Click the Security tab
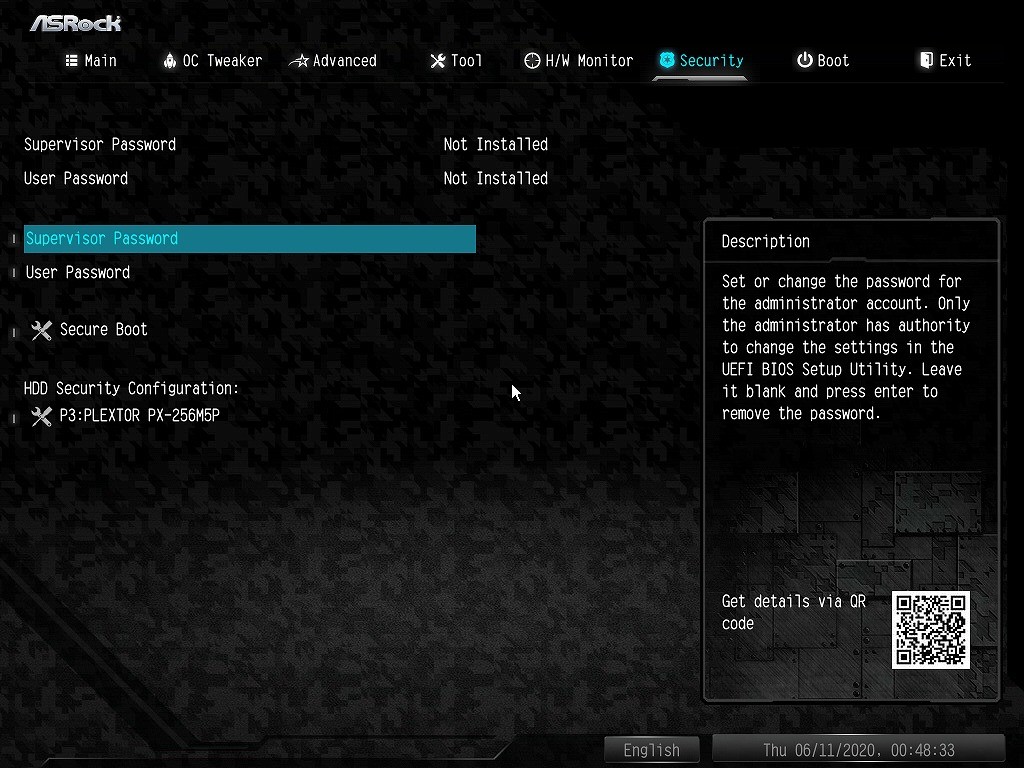 (x=701, y=61)
